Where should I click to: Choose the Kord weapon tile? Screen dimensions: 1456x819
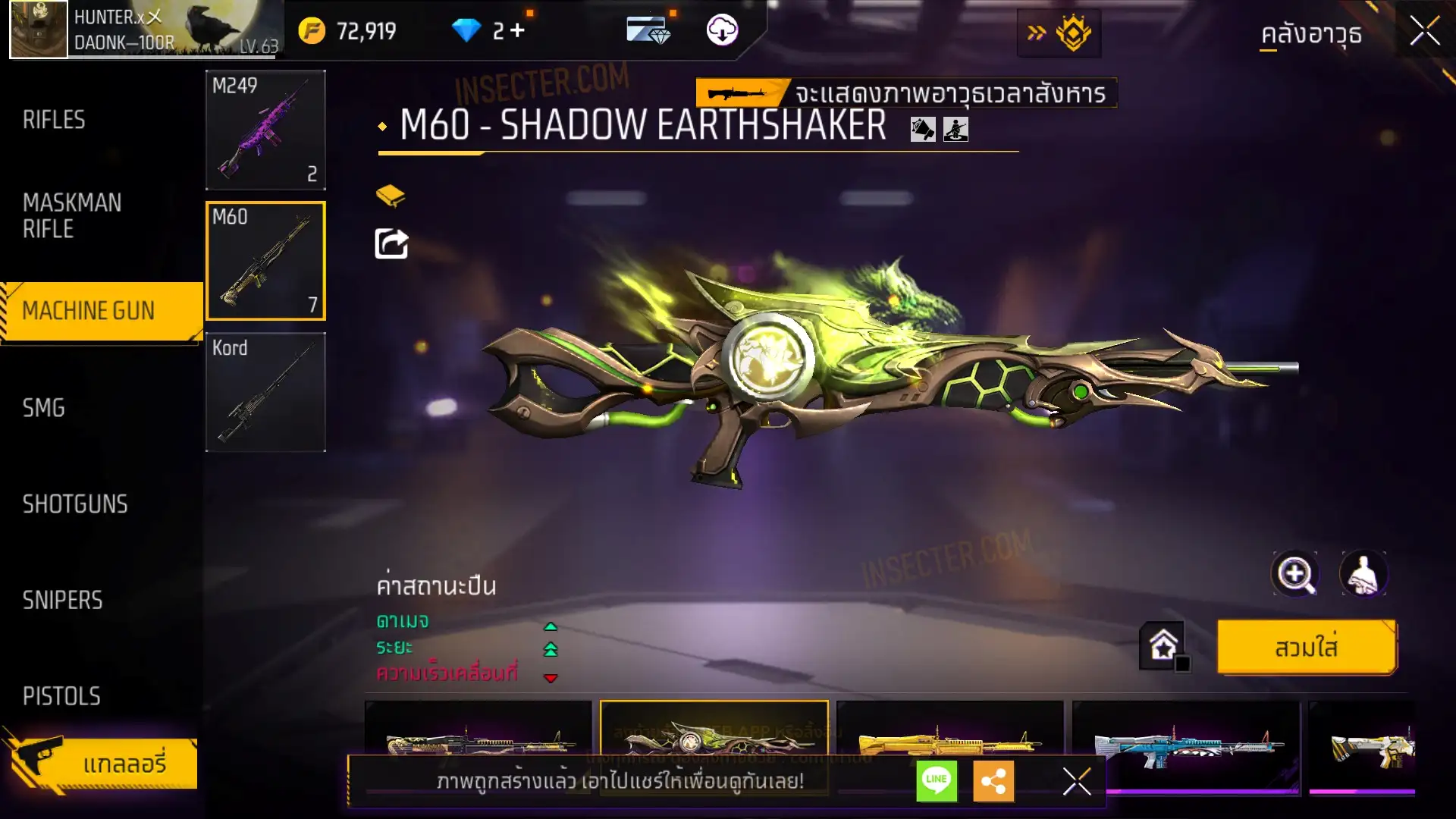click(265, 392)
